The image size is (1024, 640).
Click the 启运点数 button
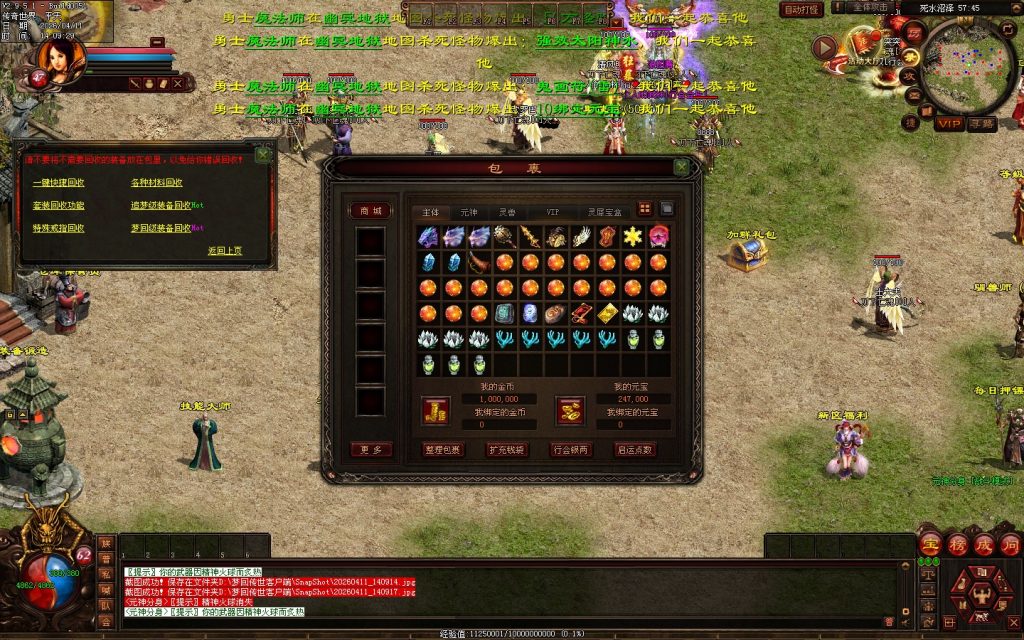[x=635, y=450]
